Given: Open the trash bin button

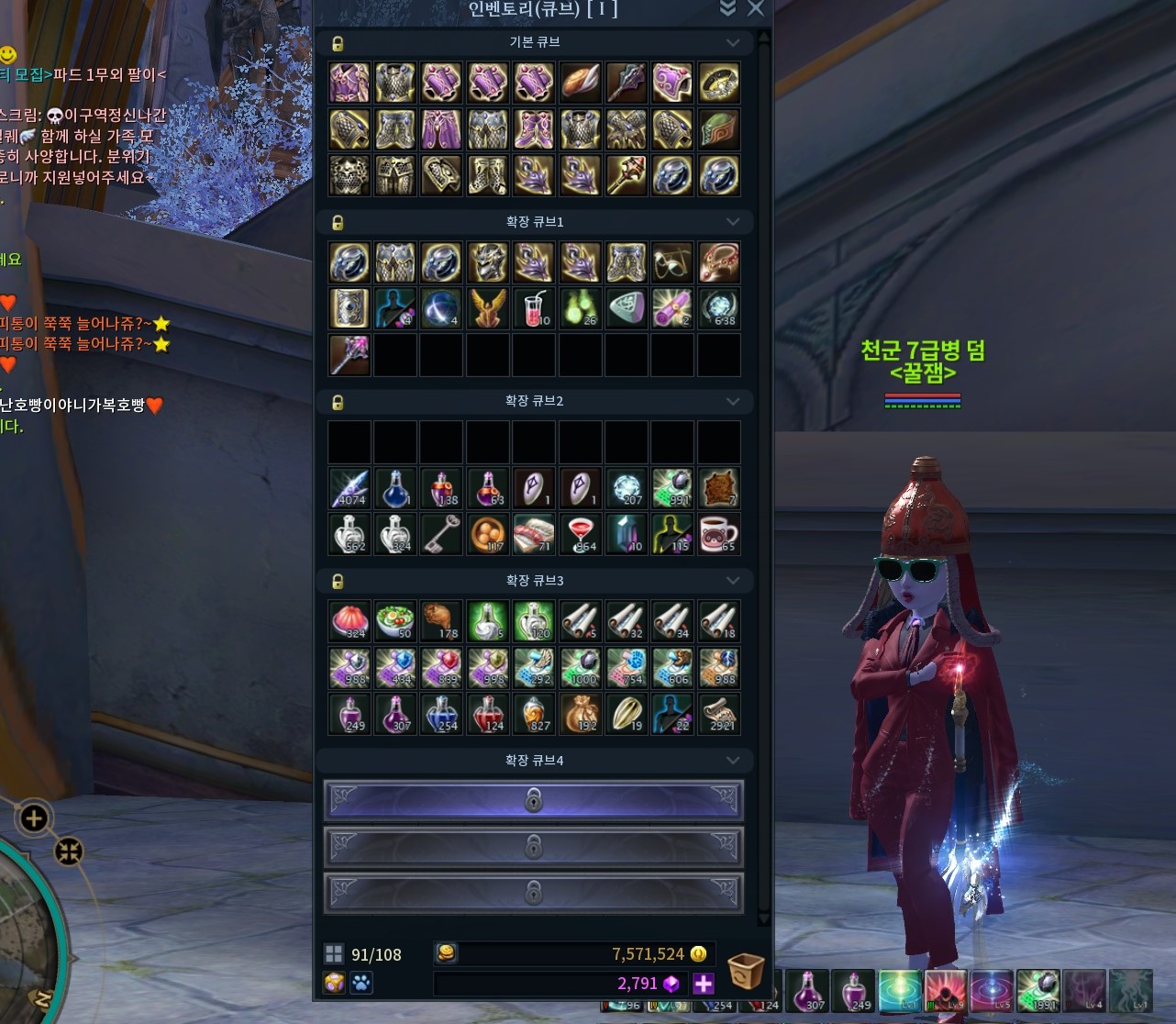Looking at the screenshot, I should (745, 970).
